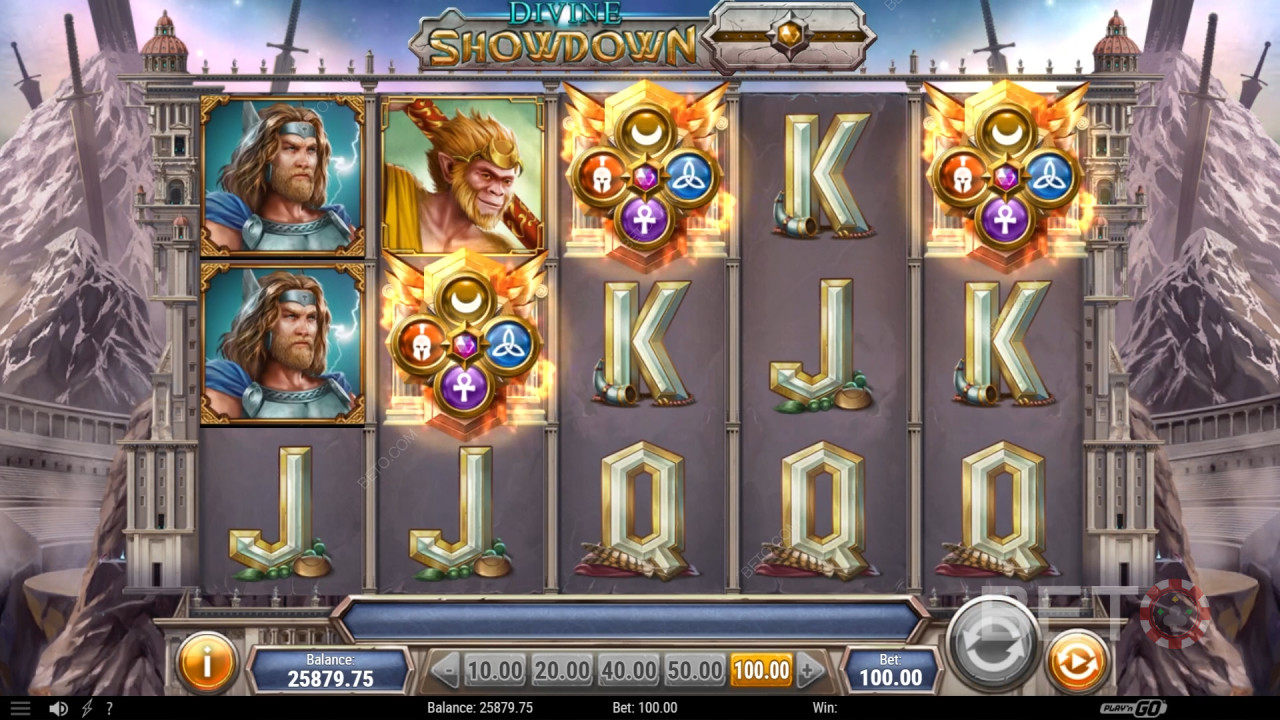Choose the 20.00 bet amount
1280x720 pixels.
(x=561, y=669)
